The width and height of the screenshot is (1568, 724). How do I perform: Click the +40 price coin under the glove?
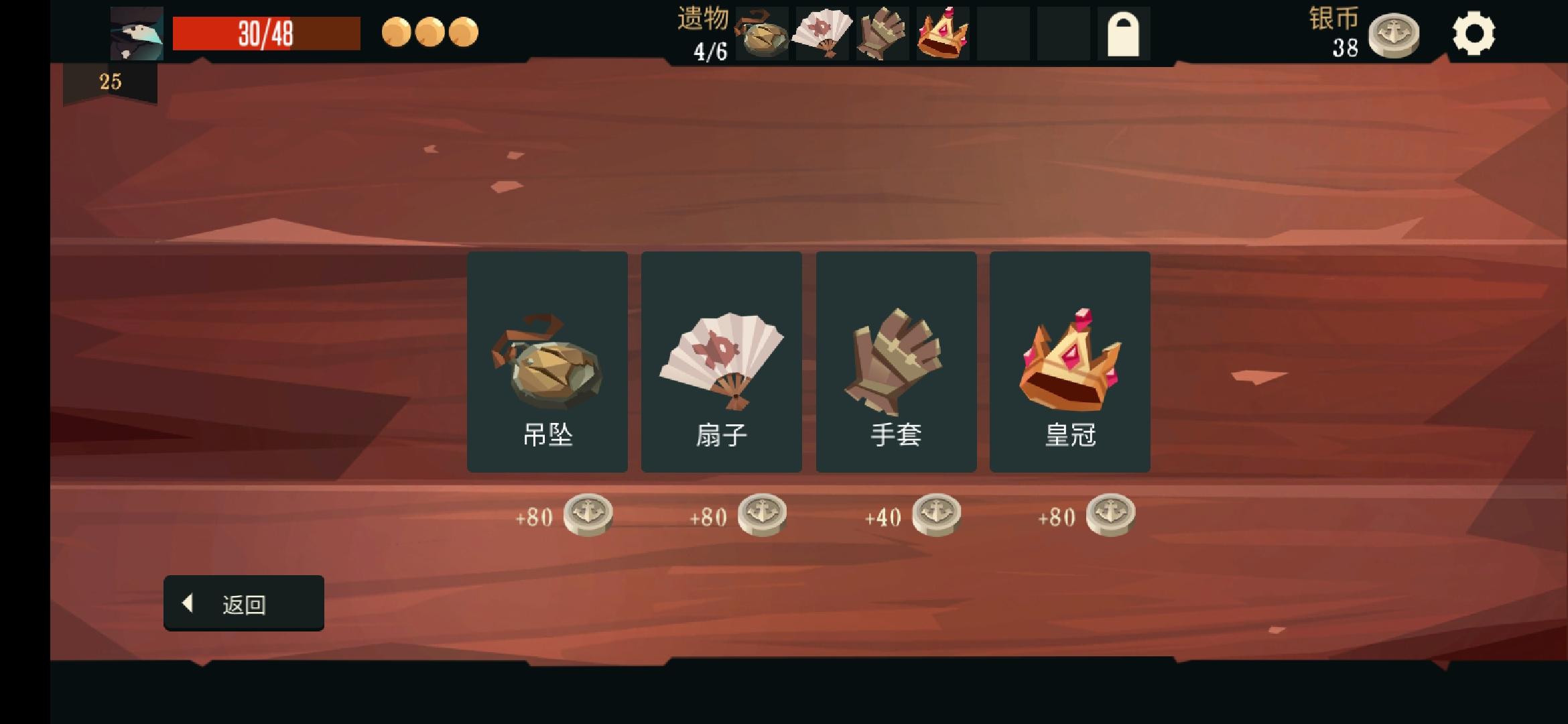[938, 514]
